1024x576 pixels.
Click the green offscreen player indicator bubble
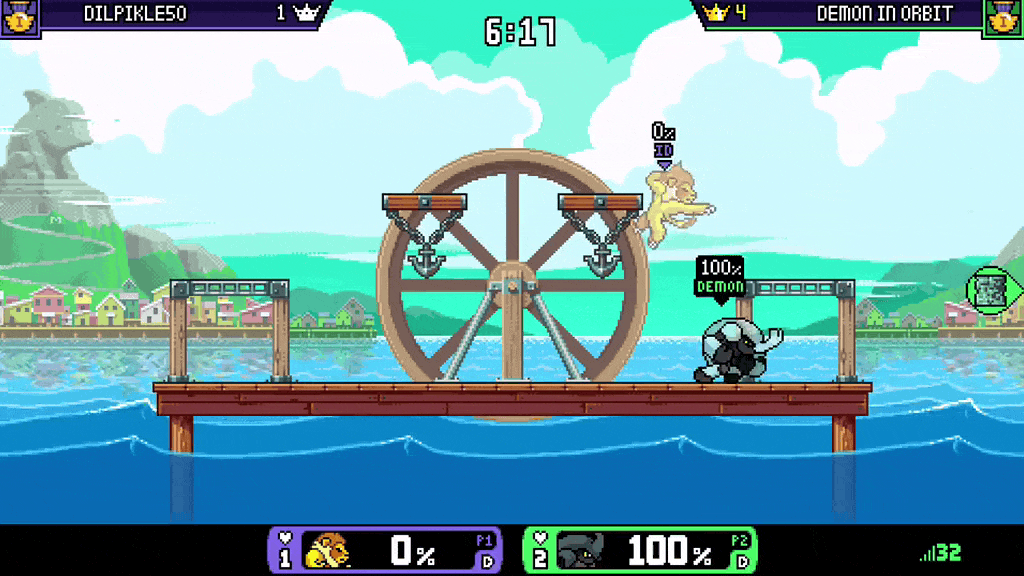[993, 290]
